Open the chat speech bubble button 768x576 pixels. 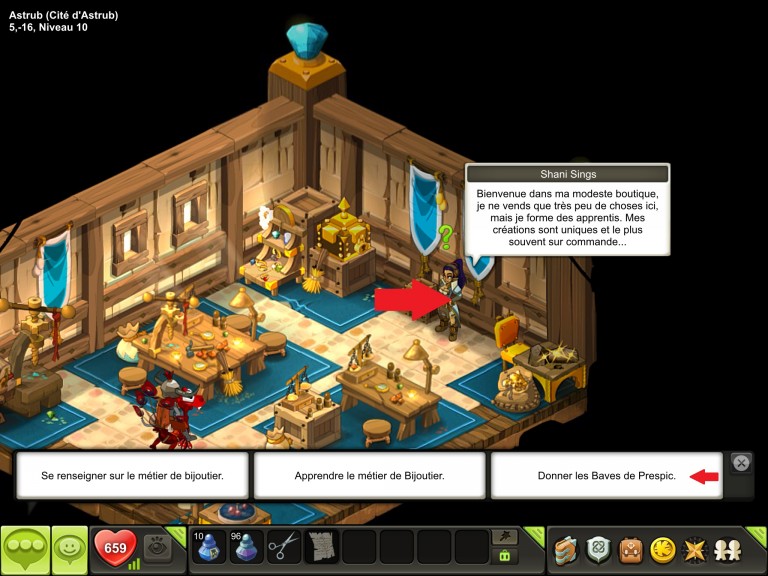click(x=25, y=549)
